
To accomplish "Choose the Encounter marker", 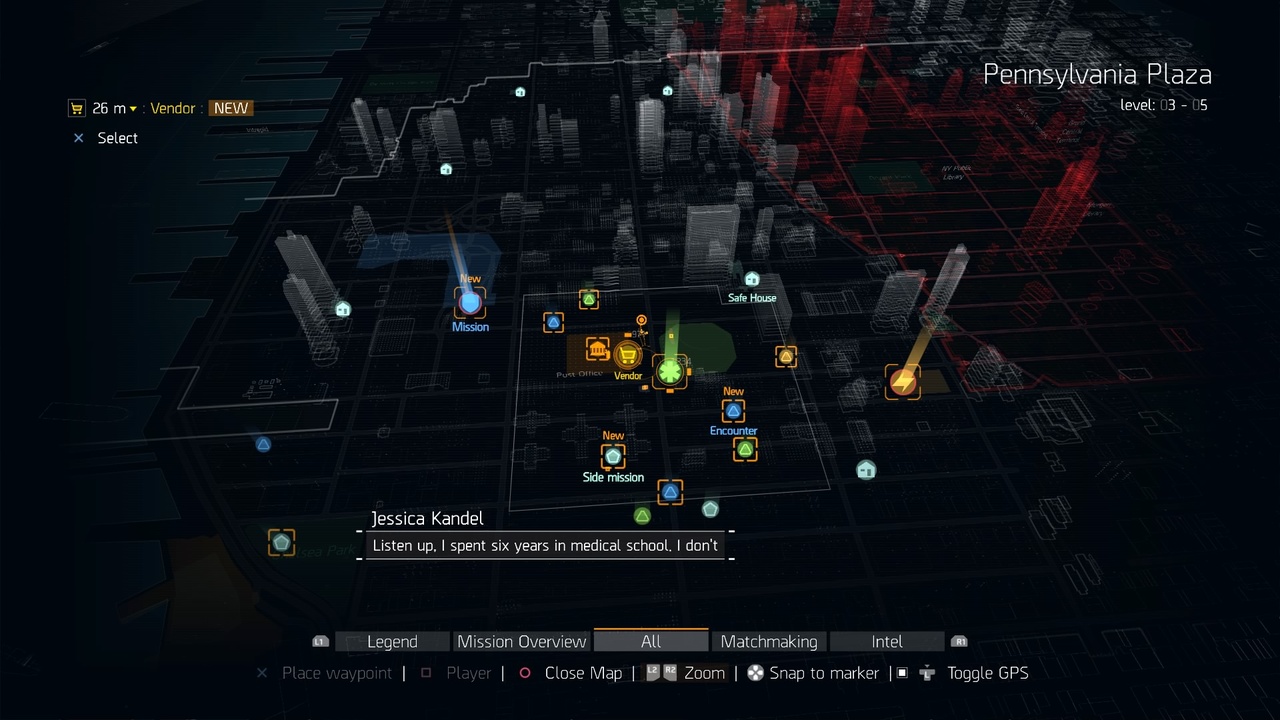I will 733,411.
